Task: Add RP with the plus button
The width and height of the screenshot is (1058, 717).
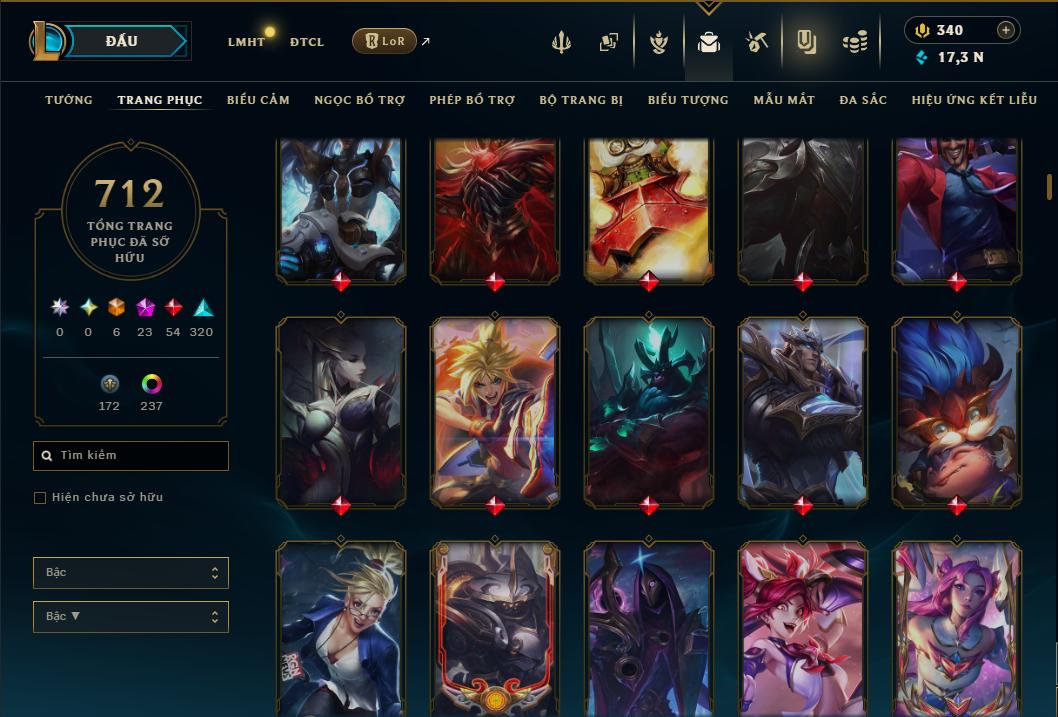Action: click(x=1006, y=30)
